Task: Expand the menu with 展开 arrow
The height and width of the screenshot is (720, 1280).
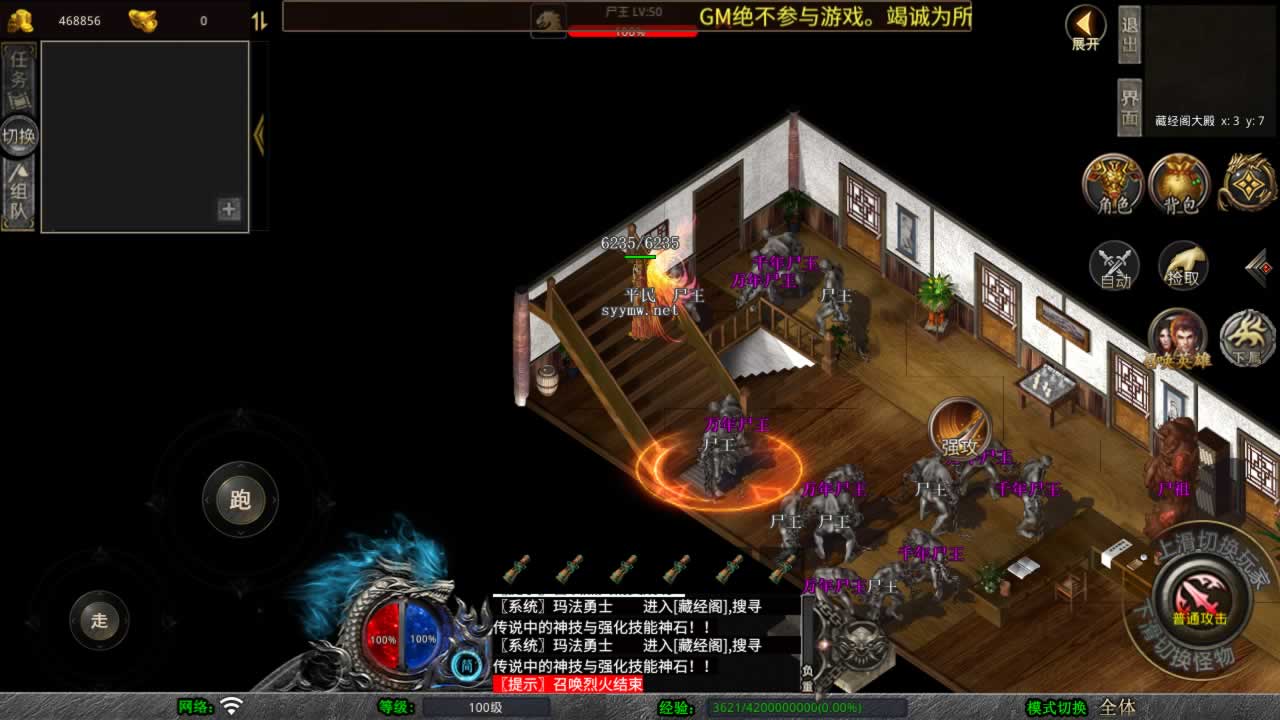Action: coord(1085,27)
